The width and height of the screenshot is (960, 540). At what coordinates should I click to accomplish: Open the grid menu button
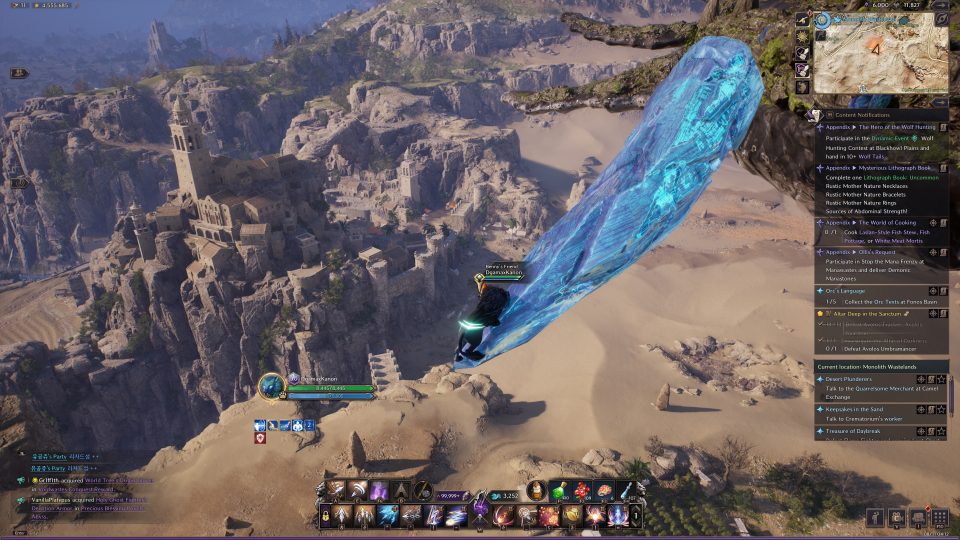coord(939,517)
